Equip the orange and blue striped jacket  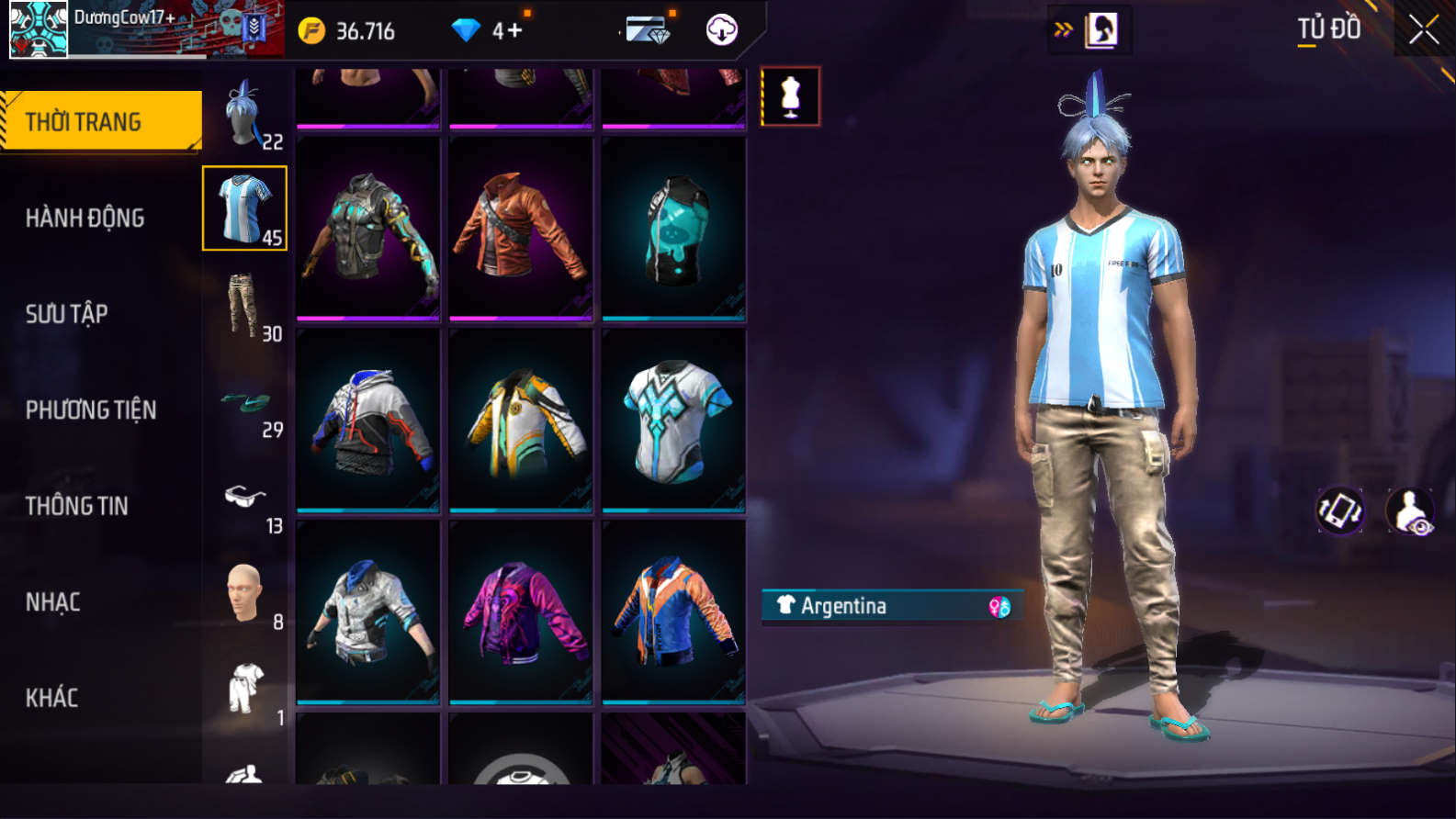click(674, 611)
